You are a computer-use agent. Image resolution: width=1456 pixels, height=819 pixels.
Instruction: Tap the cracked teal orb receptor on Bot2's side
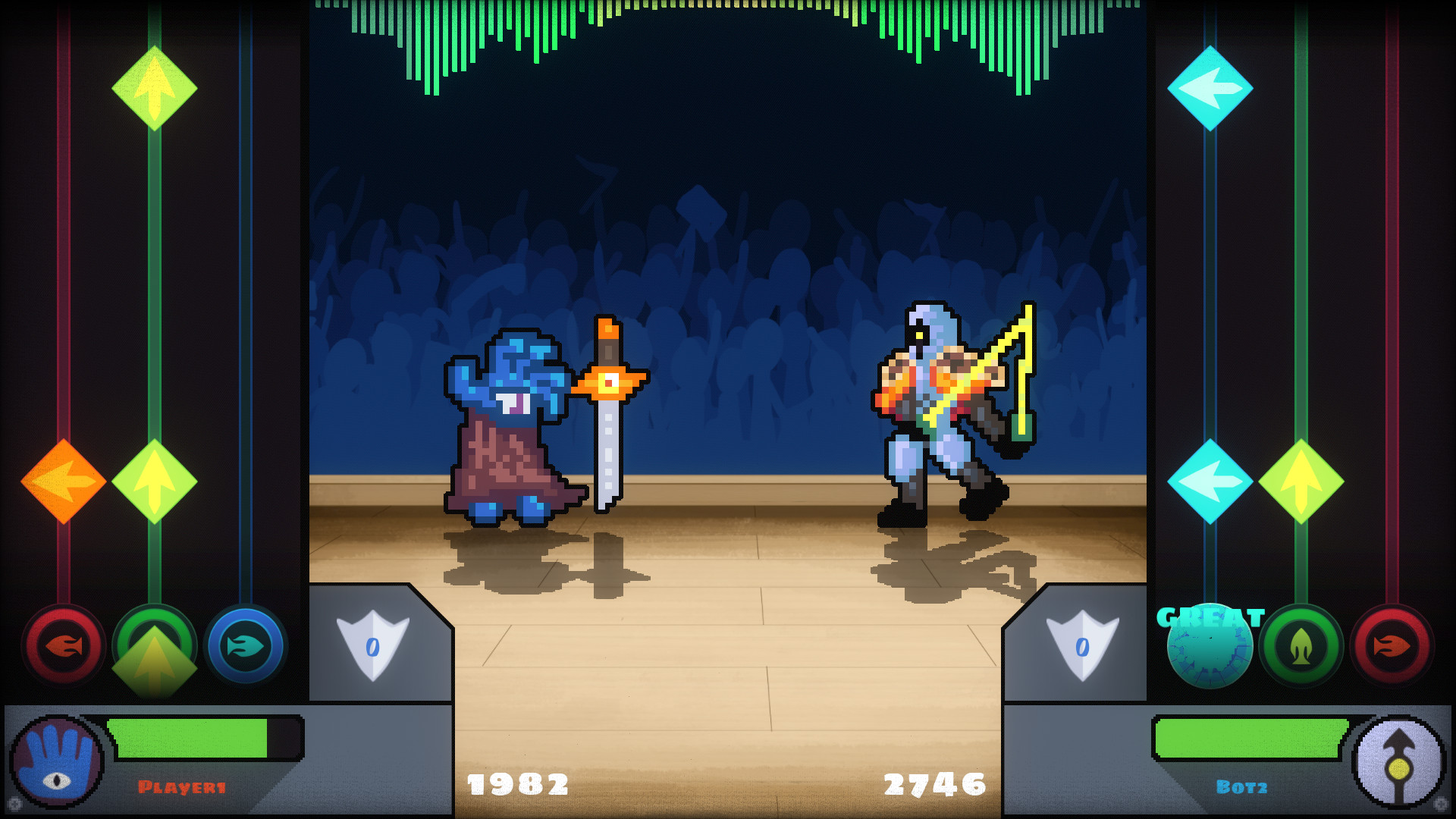[x=1209, y=647]
